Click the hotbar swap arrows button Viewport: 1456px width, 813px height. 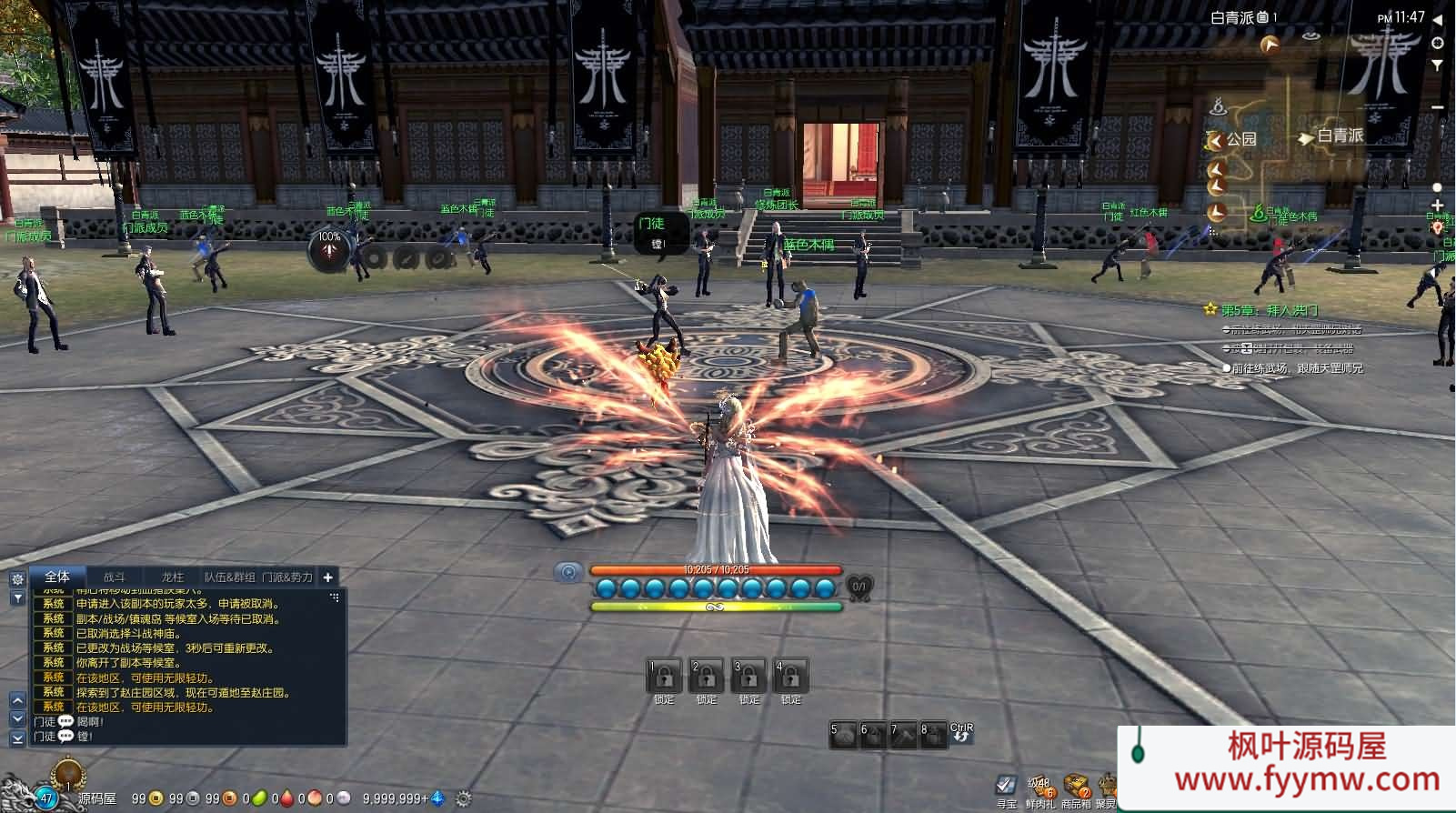click(x=961, y=733)
